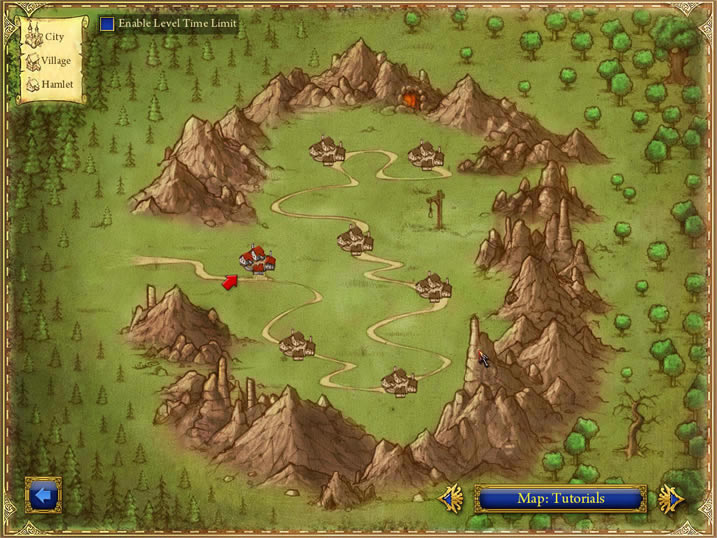Go back with the blue arrow button
This screenshot has height=538, width=717.
[43, 495]
